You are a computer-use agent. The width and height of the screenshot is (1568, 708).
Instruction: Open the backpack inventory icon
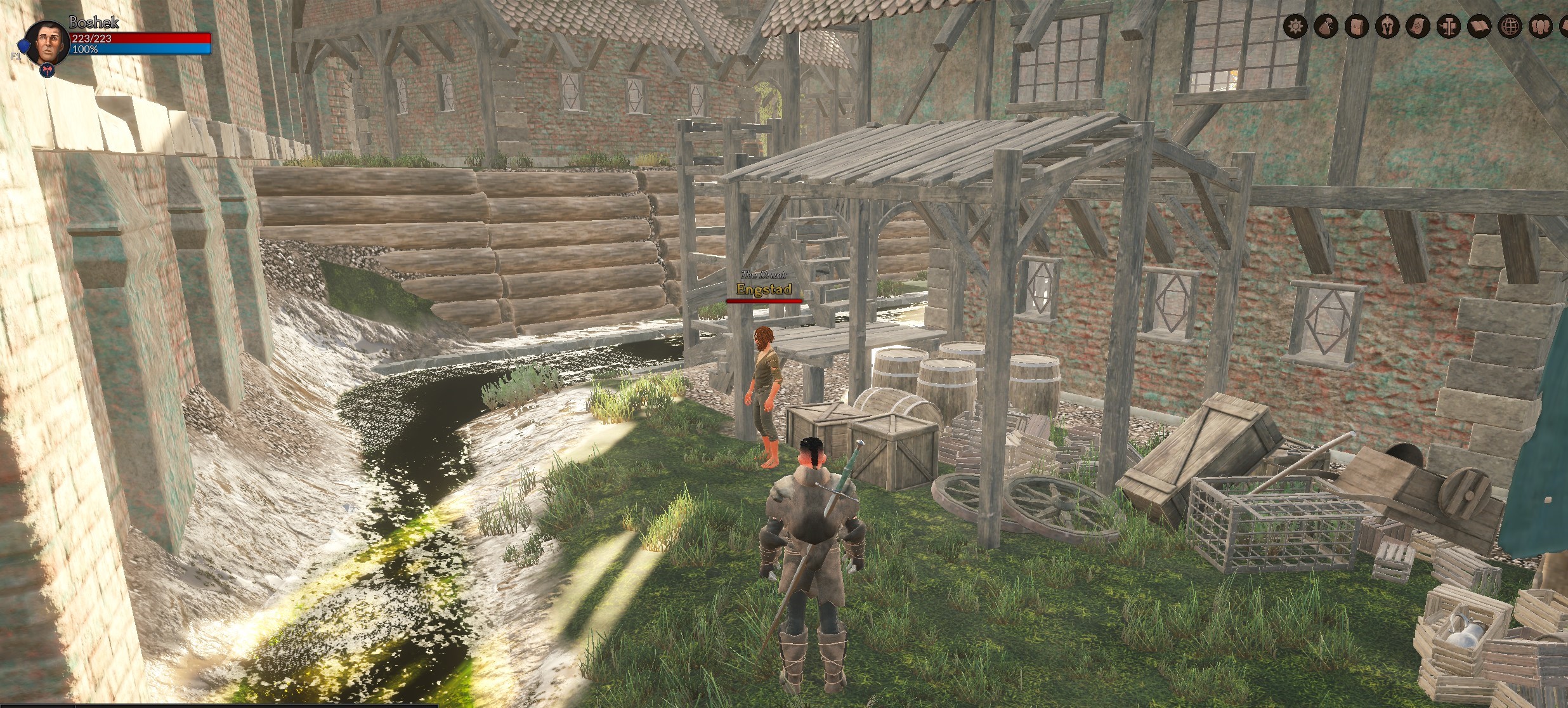[1356, 26]
